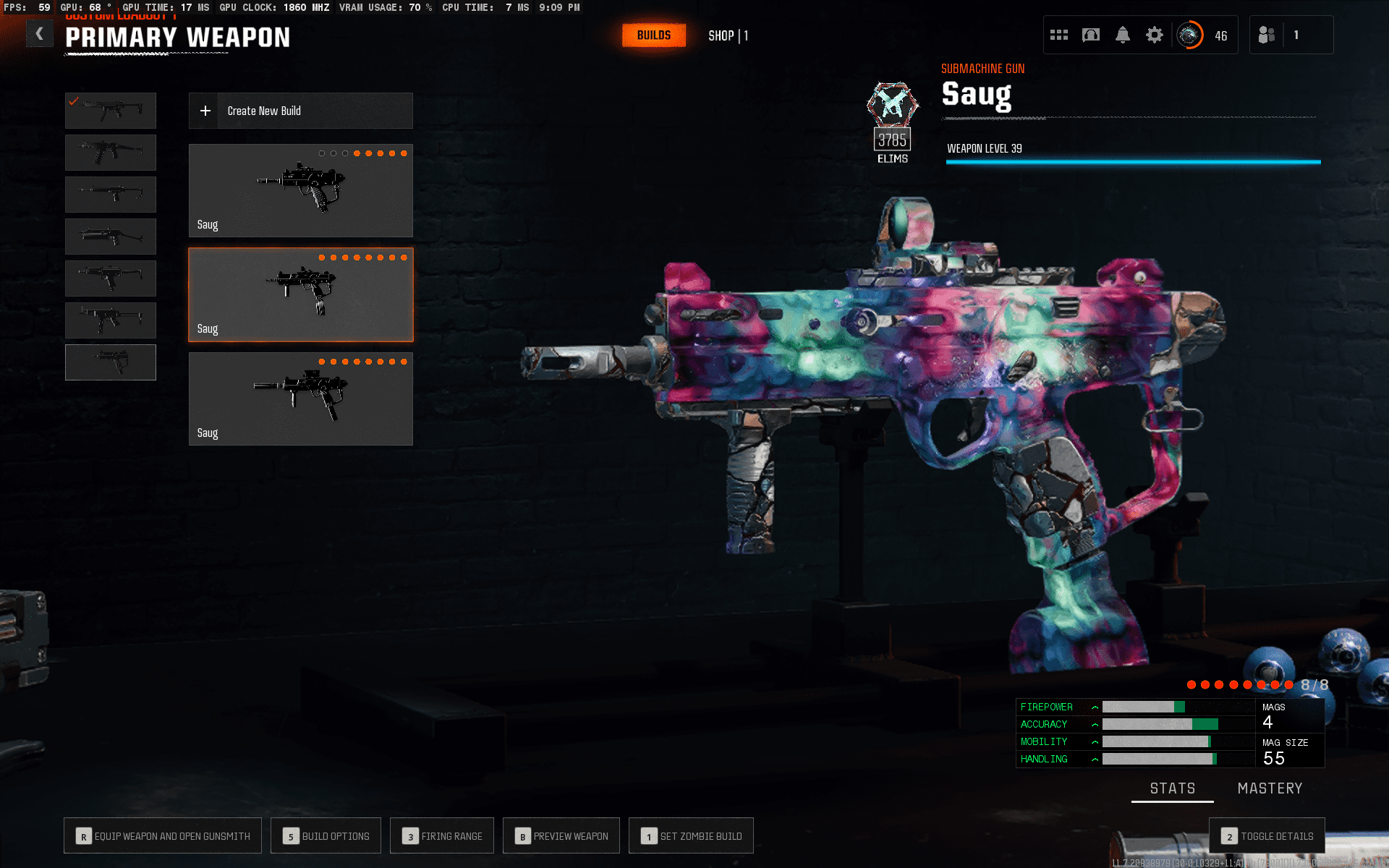Open the social party icon
Screen dimensions: 1389x868
pyautogui.click(x=1267, y=35)
